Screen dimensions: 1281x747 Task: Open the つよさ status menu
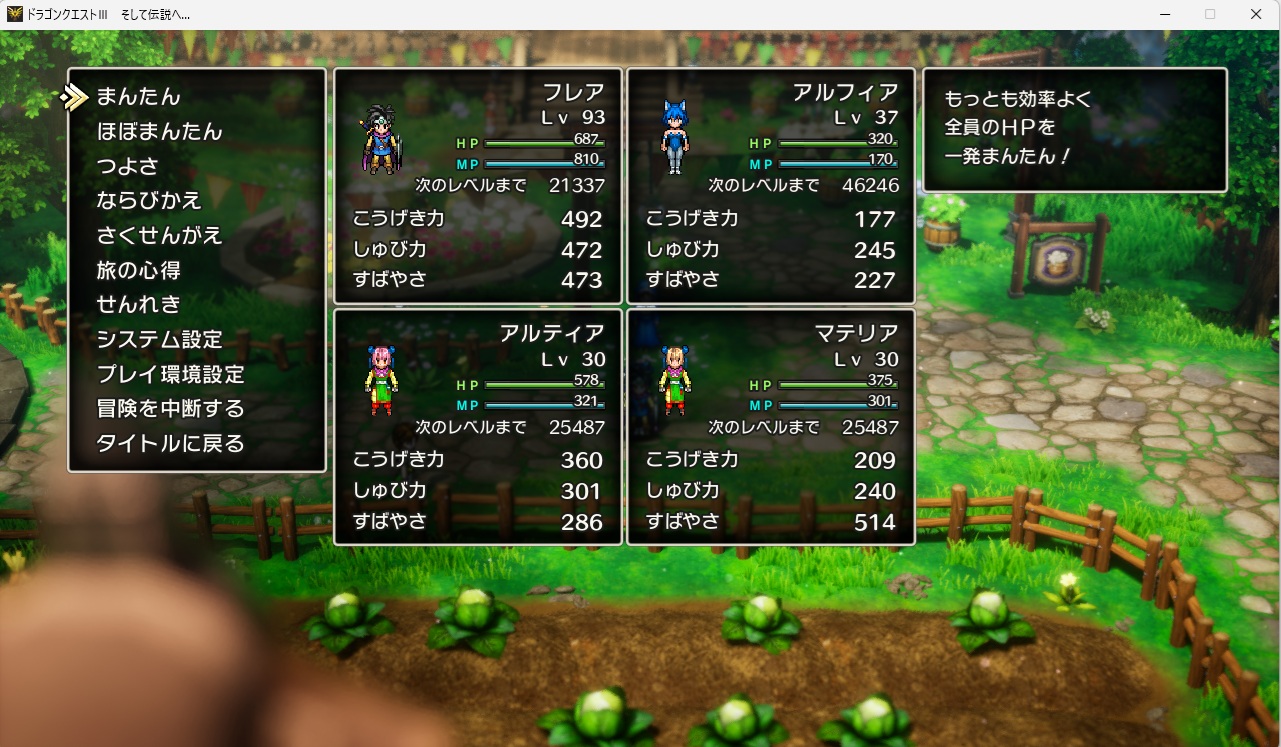tap(127, 166)
